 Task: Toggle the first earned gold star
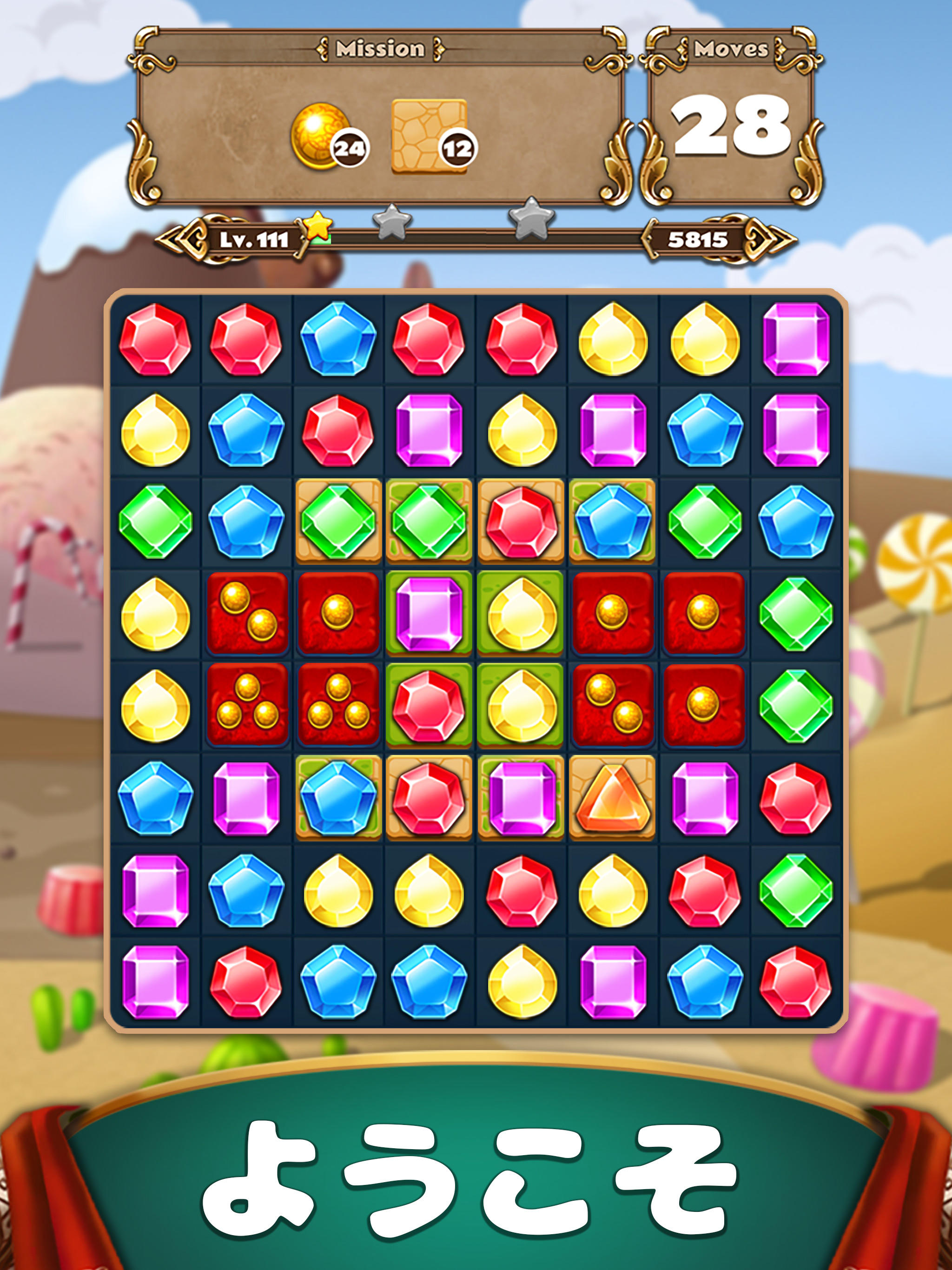coord(319,225)
